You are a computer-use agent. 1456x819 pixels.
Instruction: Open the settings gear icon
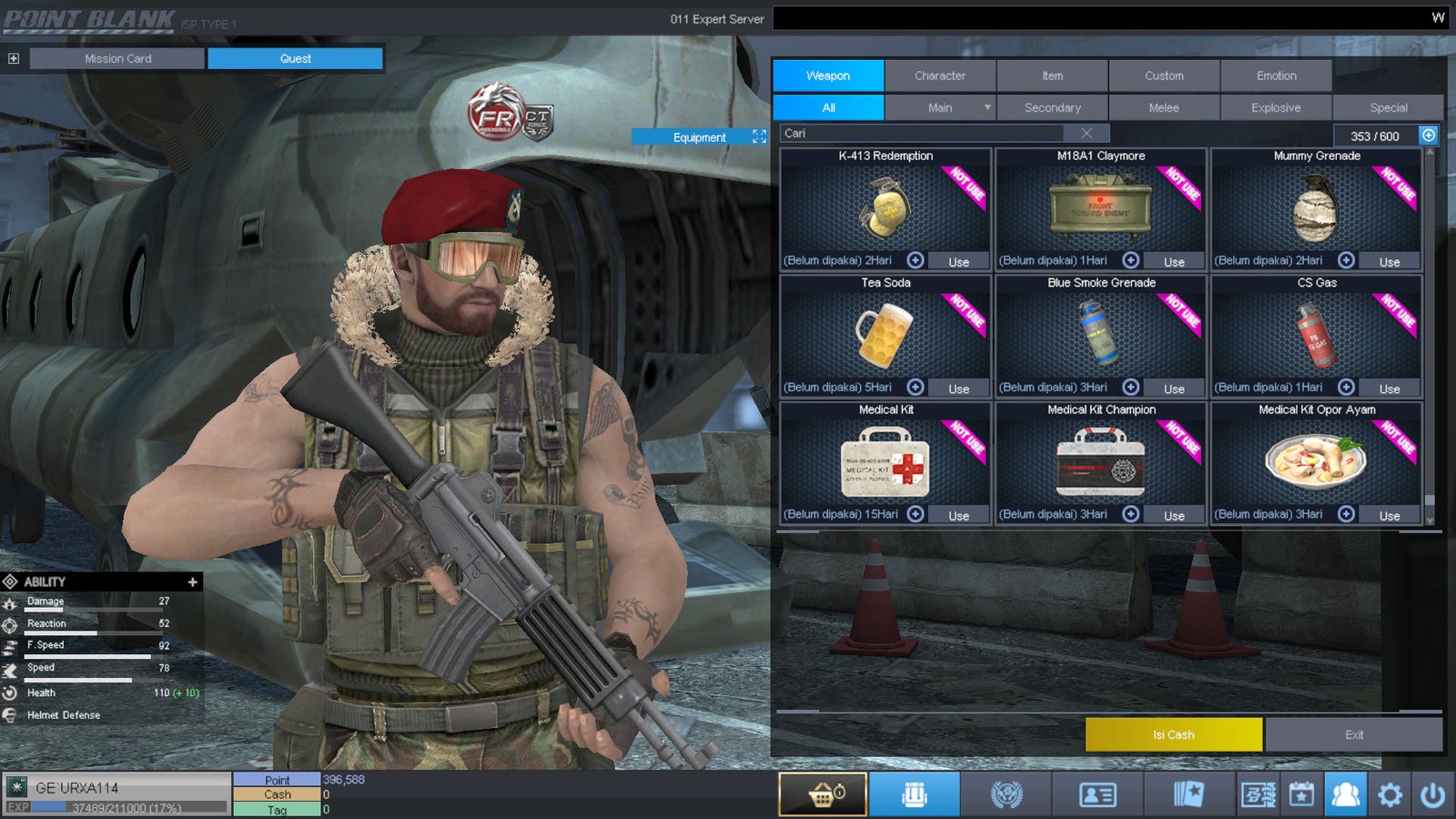1390,795
